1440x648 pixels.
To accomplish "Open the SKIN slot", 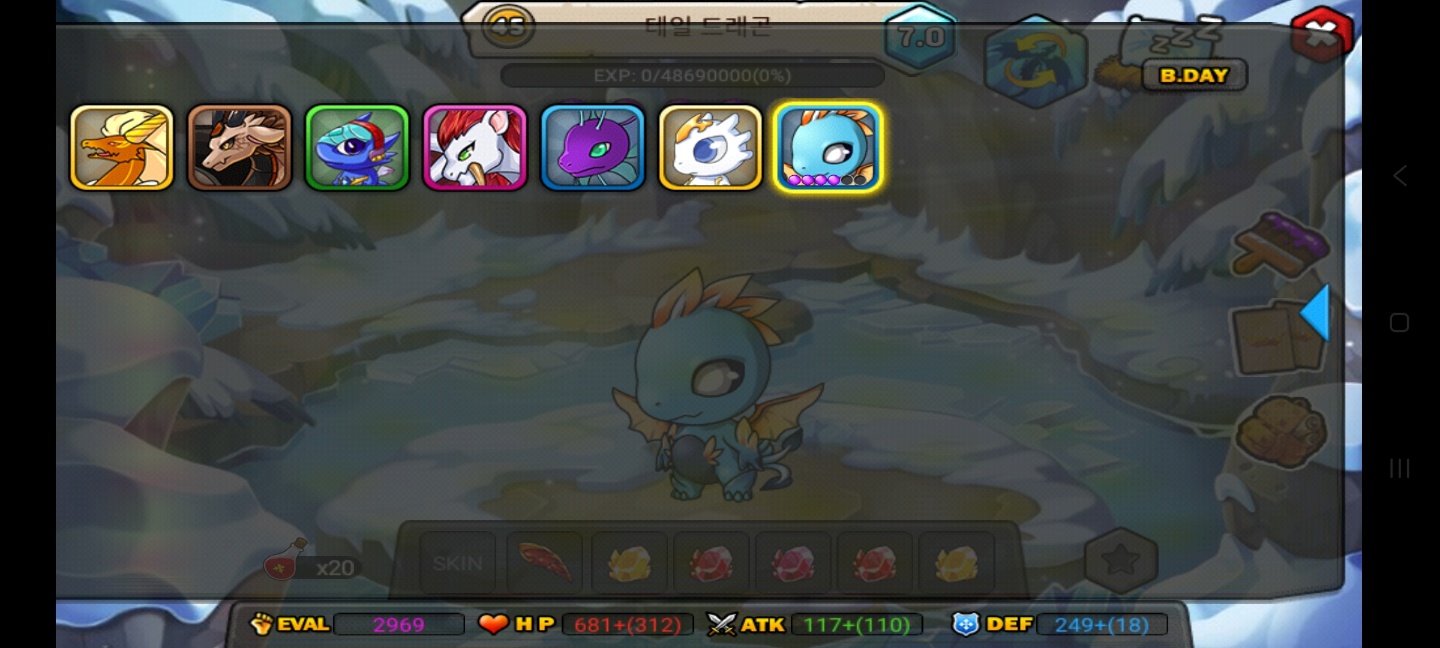I will tap(458, 564).
